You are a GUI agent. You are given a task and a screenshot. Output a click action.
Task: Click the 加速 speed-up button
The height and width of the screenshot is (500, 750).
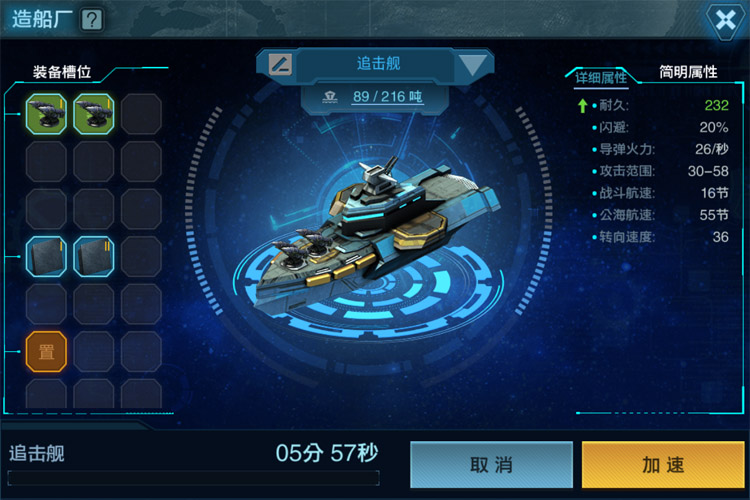(663, 464)
